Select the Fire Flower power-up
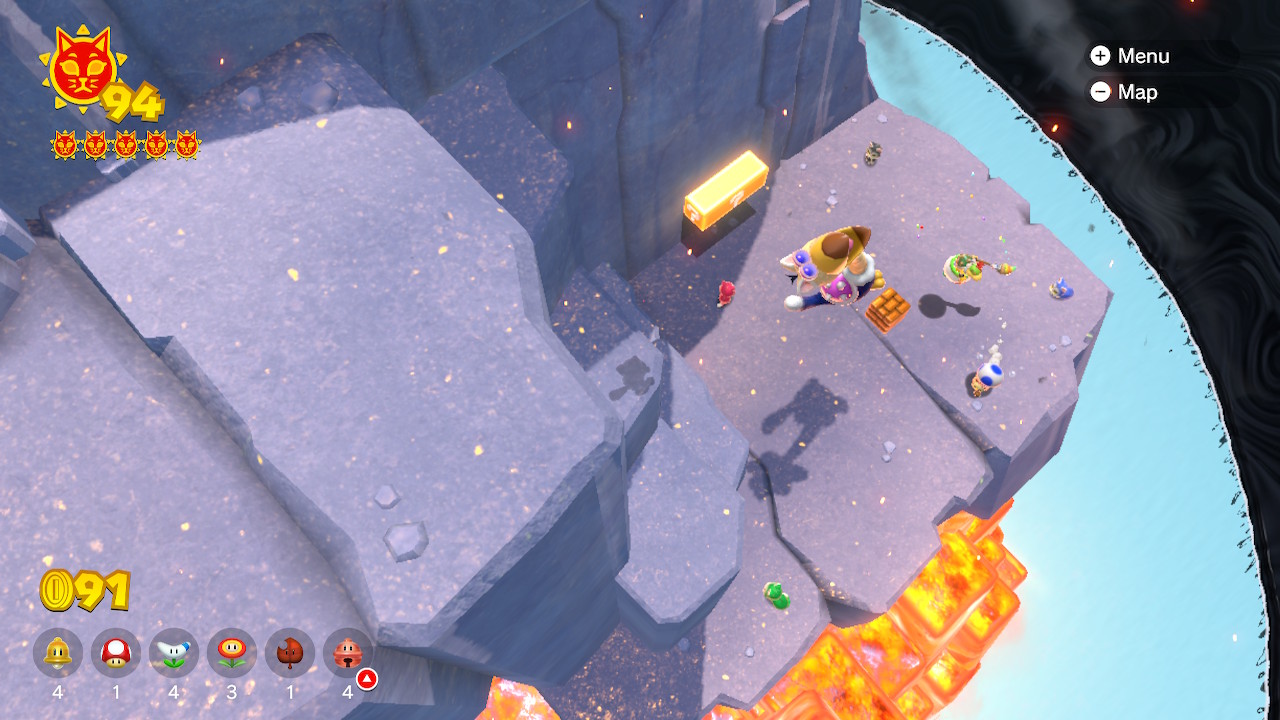Viewport: 1280px width, 720px height. point(232,653)
